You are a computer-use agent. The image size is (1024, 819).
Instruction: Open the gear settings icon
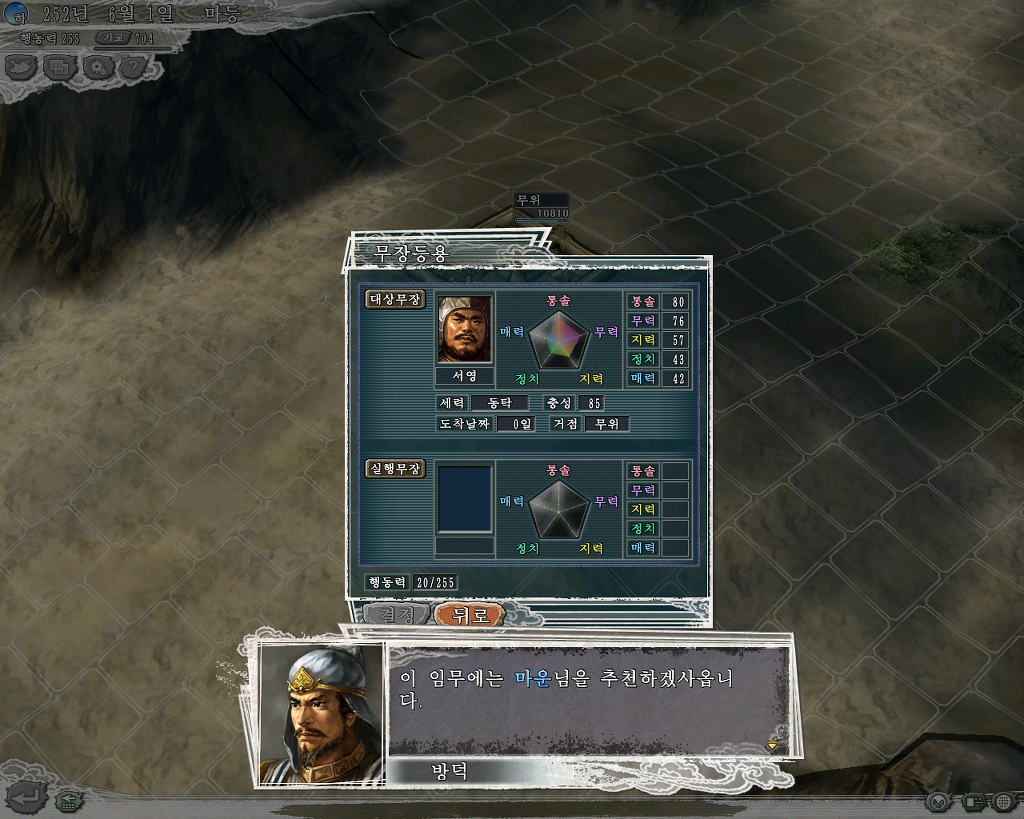pos(98,67)
